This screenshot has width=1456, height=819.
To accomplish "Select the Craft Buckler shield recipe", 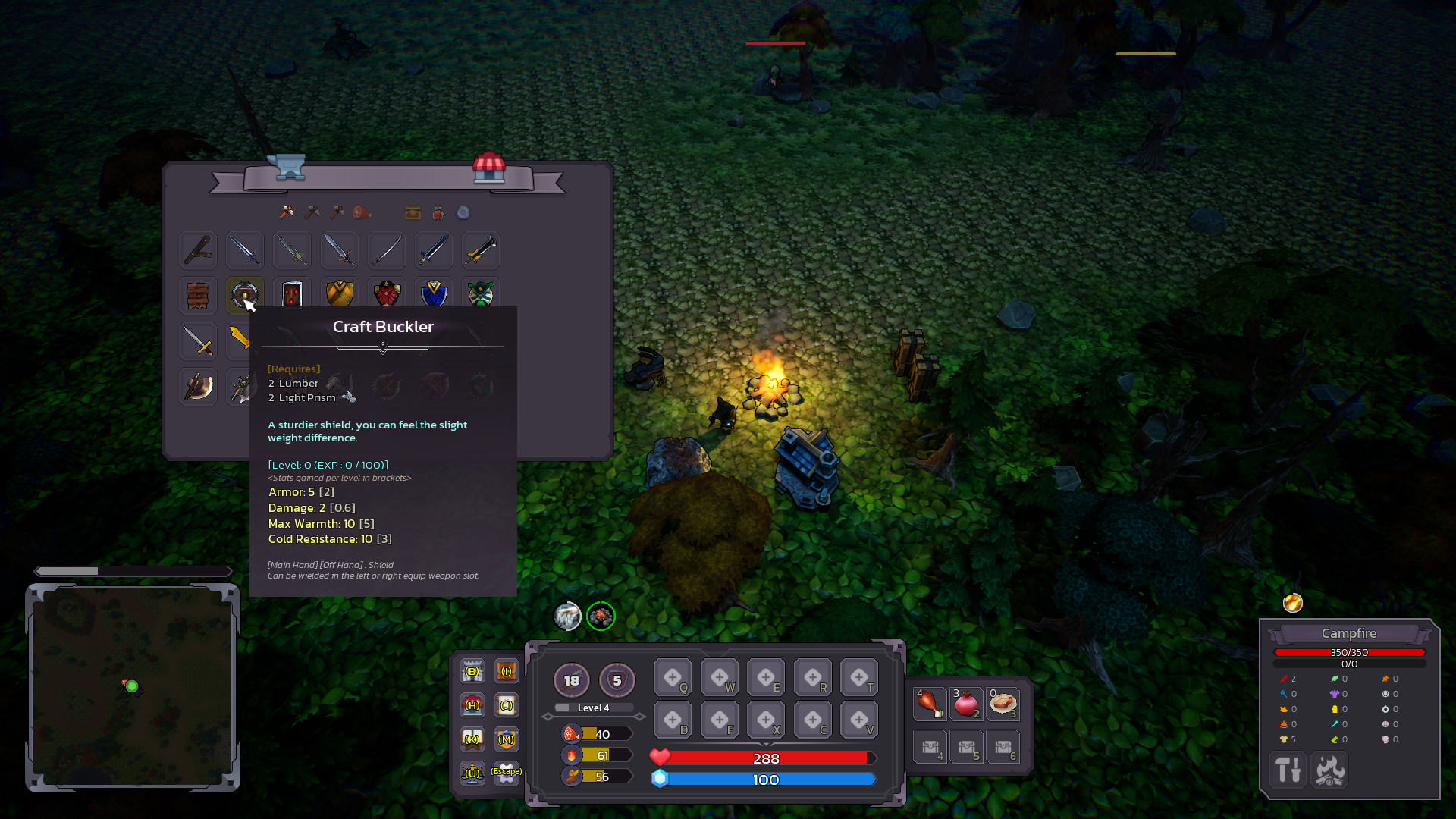I will tap(244, 296).
